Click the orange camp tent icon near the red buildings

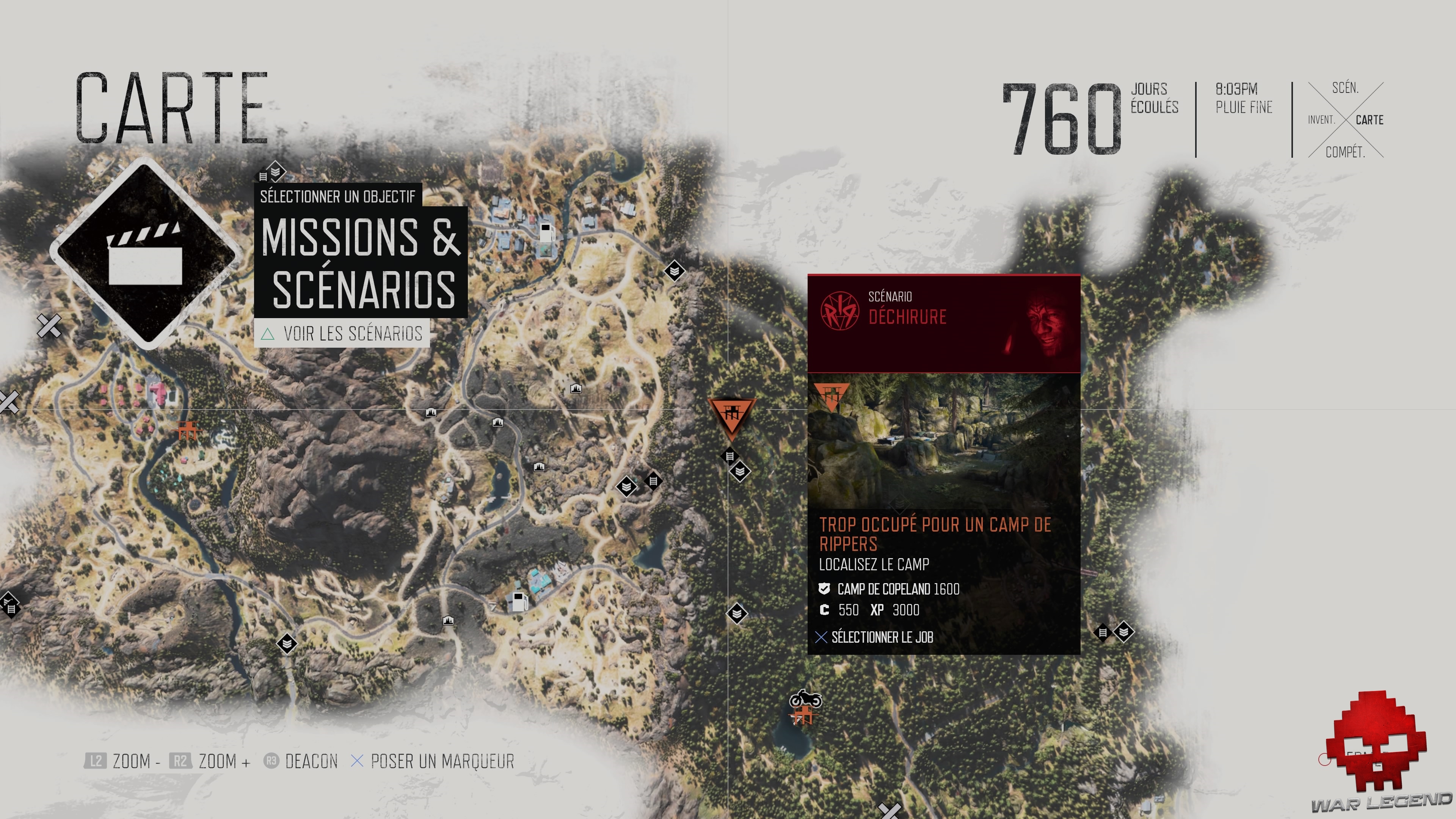click(188, 431)
